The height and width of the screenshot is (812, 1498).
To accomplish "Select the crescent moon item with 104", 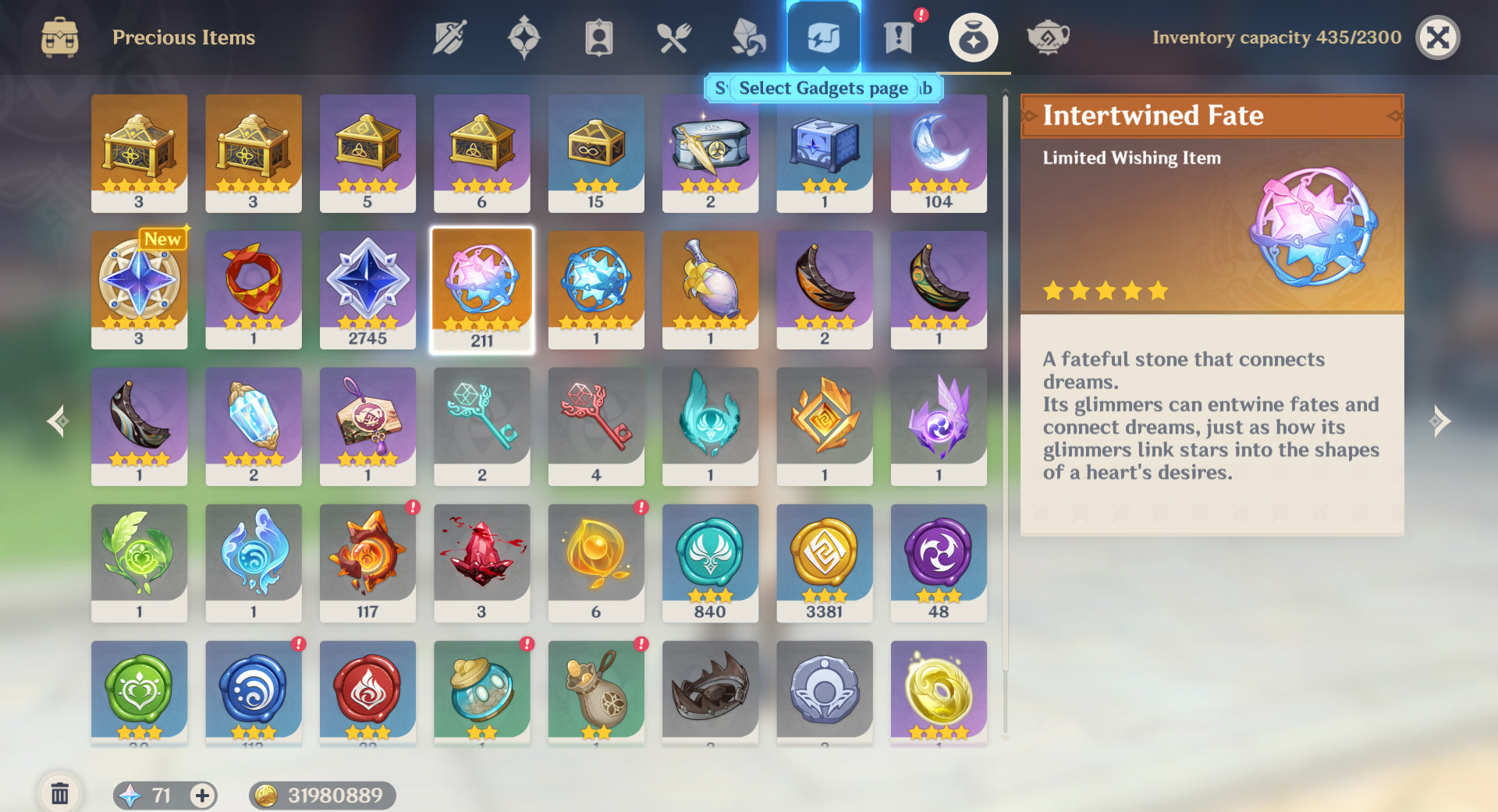I will [939, 153].
